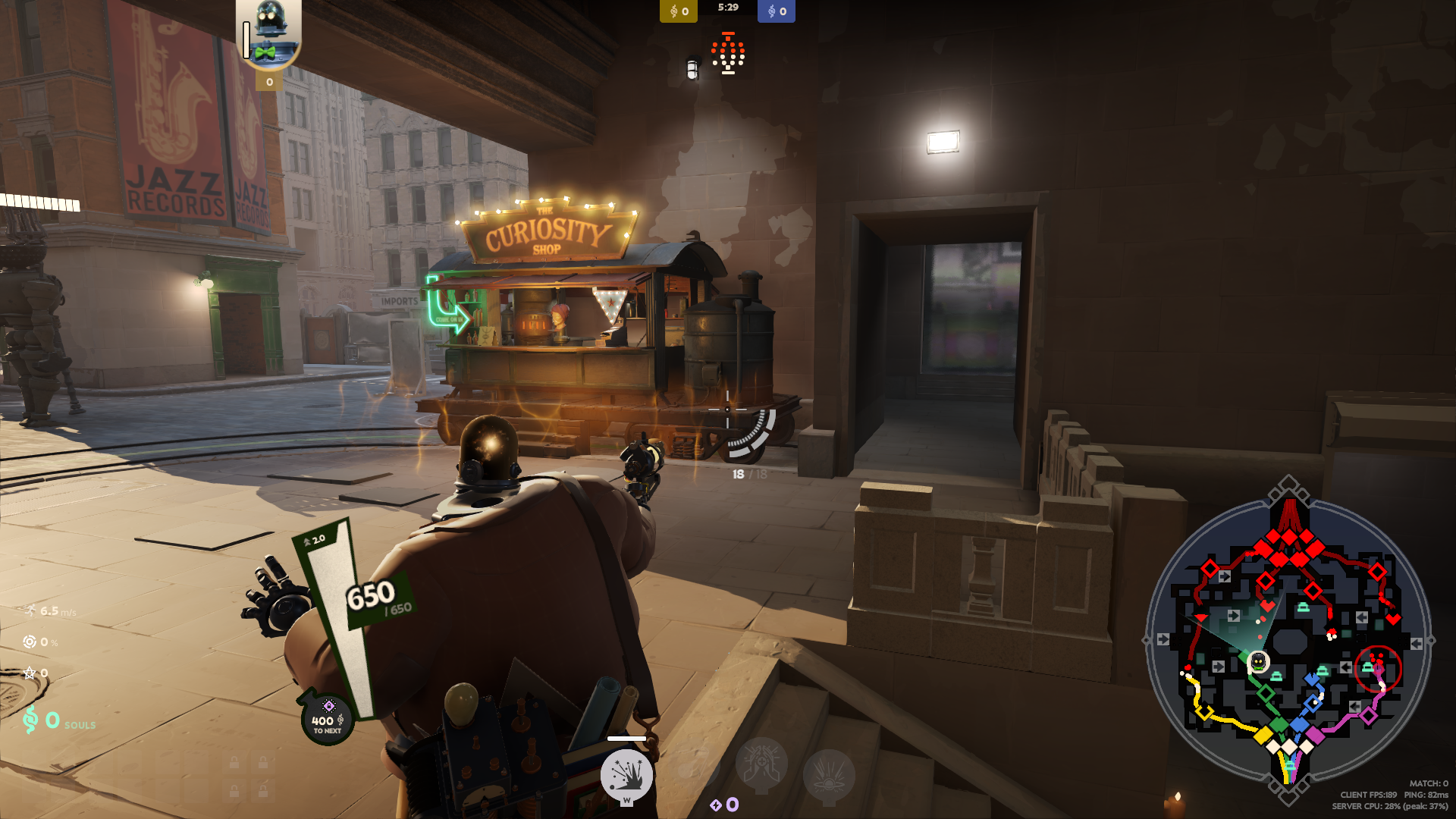Click the purple ability points icon
Screen dimensions: 1456x819
(716, 805)
